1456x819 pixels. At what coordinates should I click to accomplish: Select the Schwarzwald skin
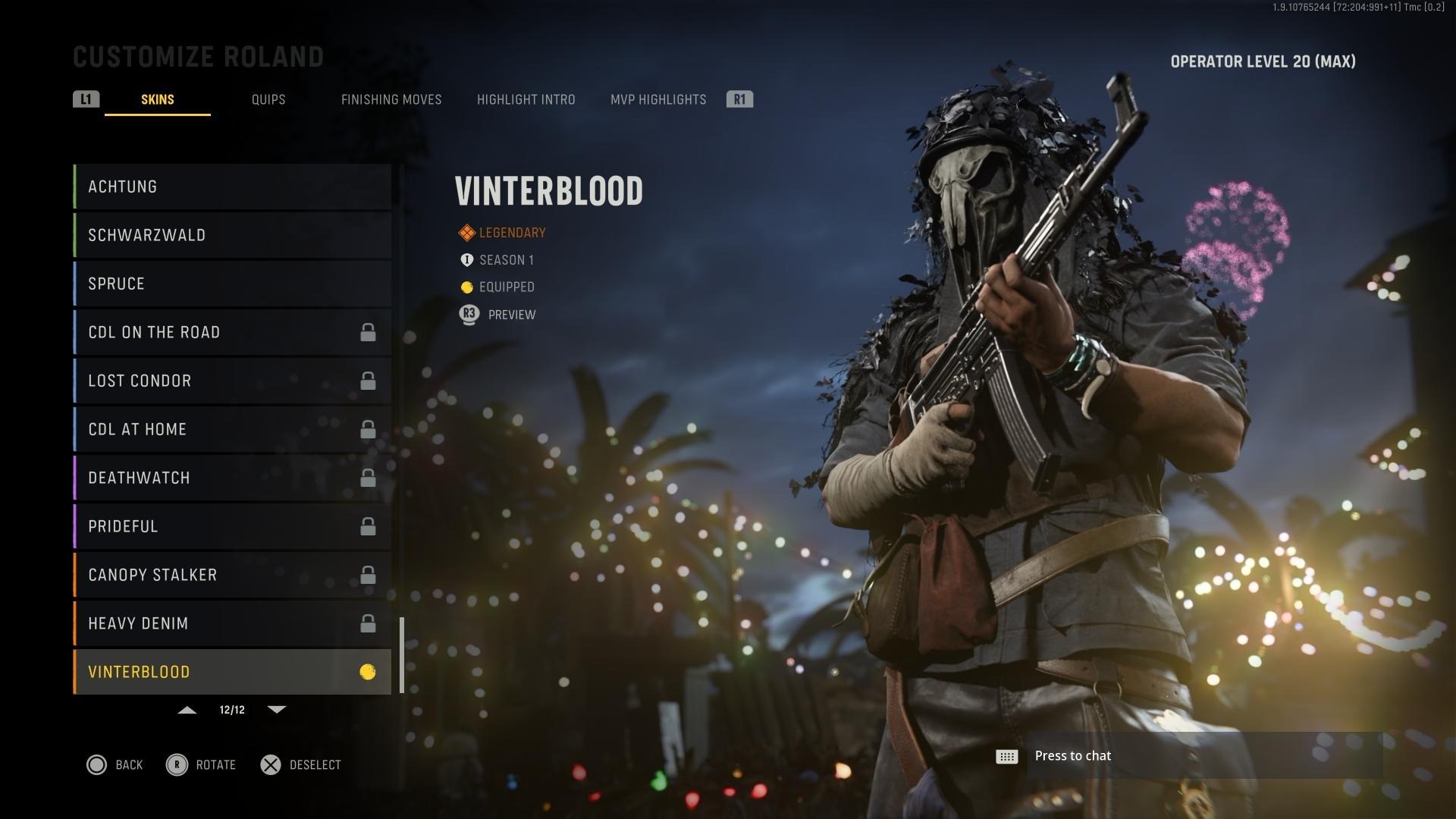[232, 235]
